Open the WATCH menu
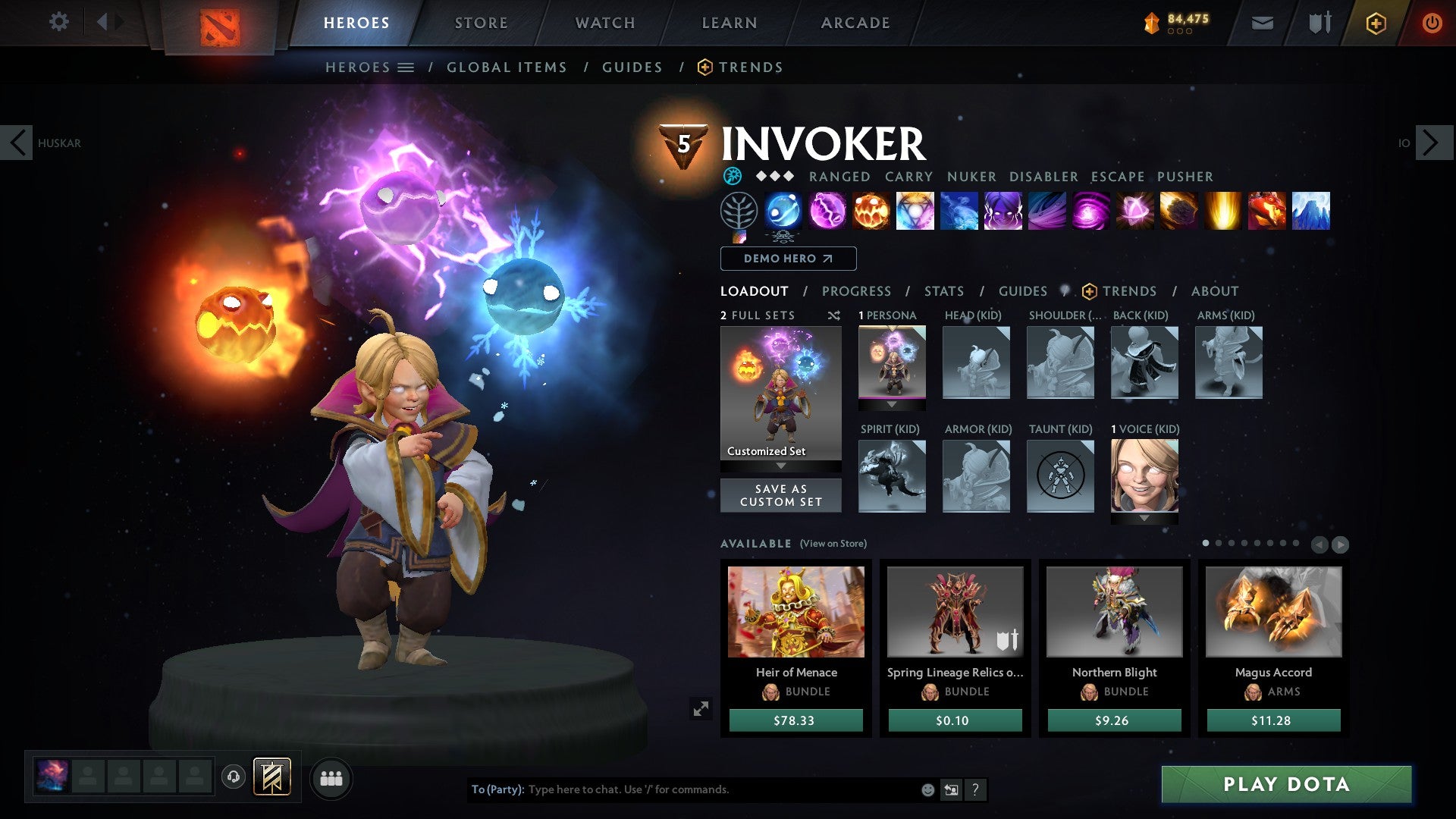Screen dimensions: 1456x819 (604, 22)
